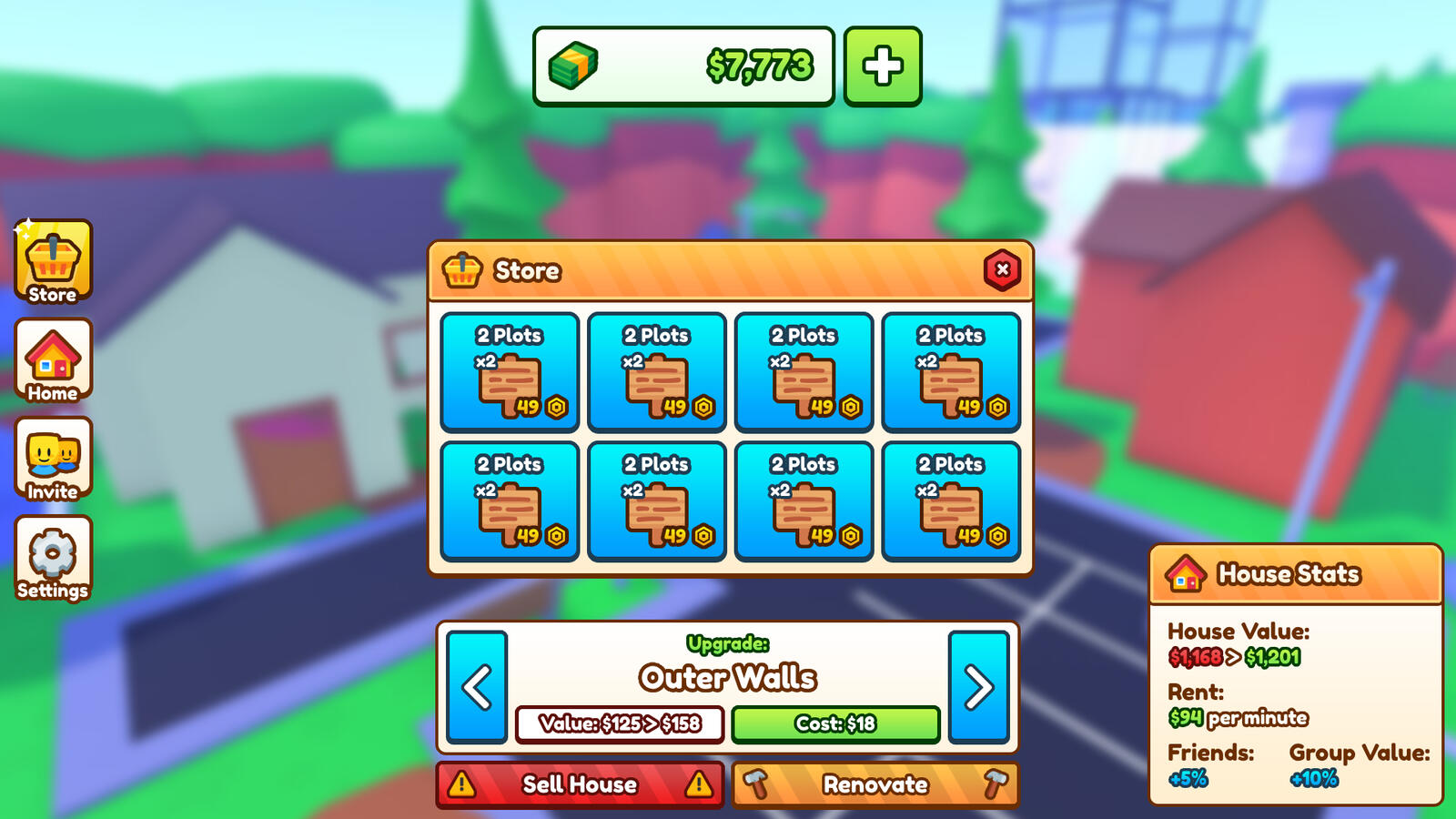Click the warning icon on the Sell House button
This screenshot has width=1456, height=819.
point(463,784)
